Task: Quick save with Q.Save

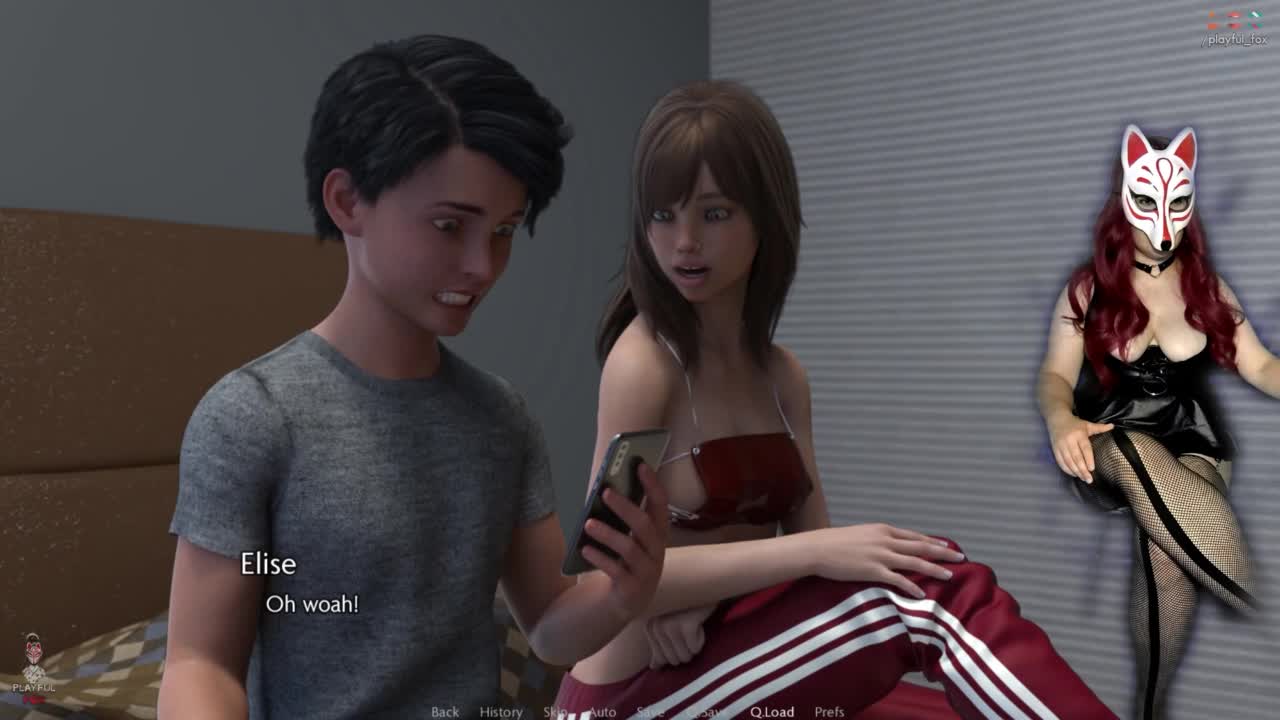Action: (x=707, y=712)
